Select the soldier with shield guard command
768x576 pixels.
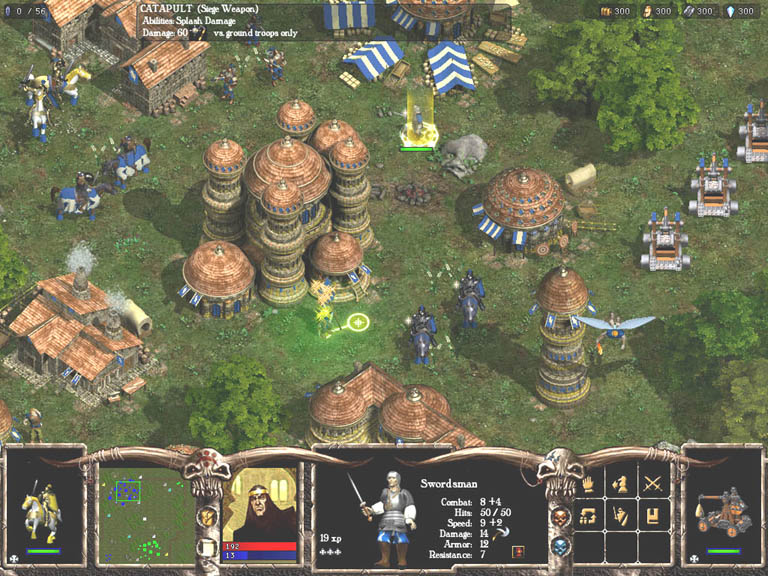tap(620, 517)
